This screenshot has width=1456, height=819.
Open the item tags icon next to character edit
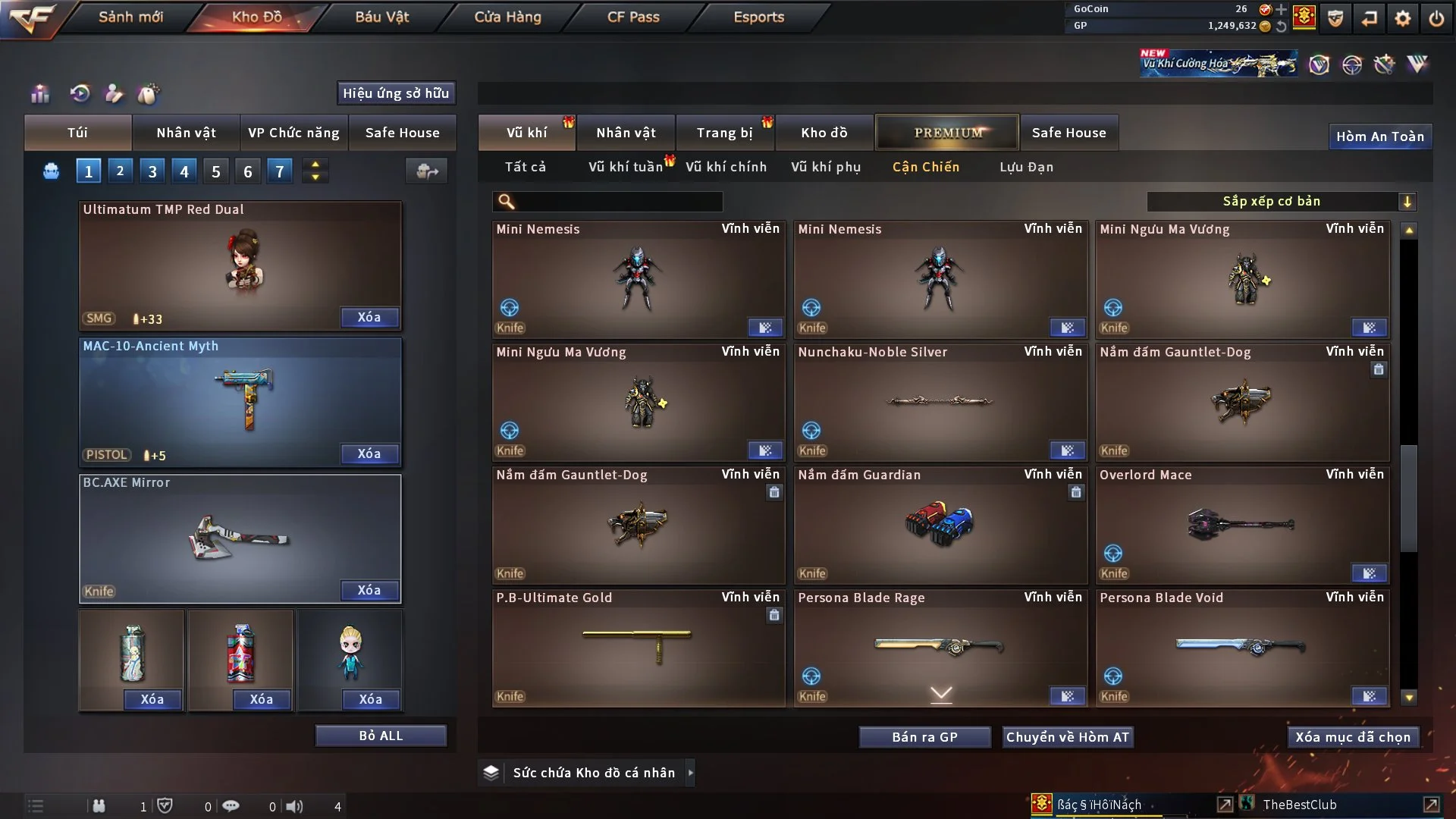click(x=149, y=94)
